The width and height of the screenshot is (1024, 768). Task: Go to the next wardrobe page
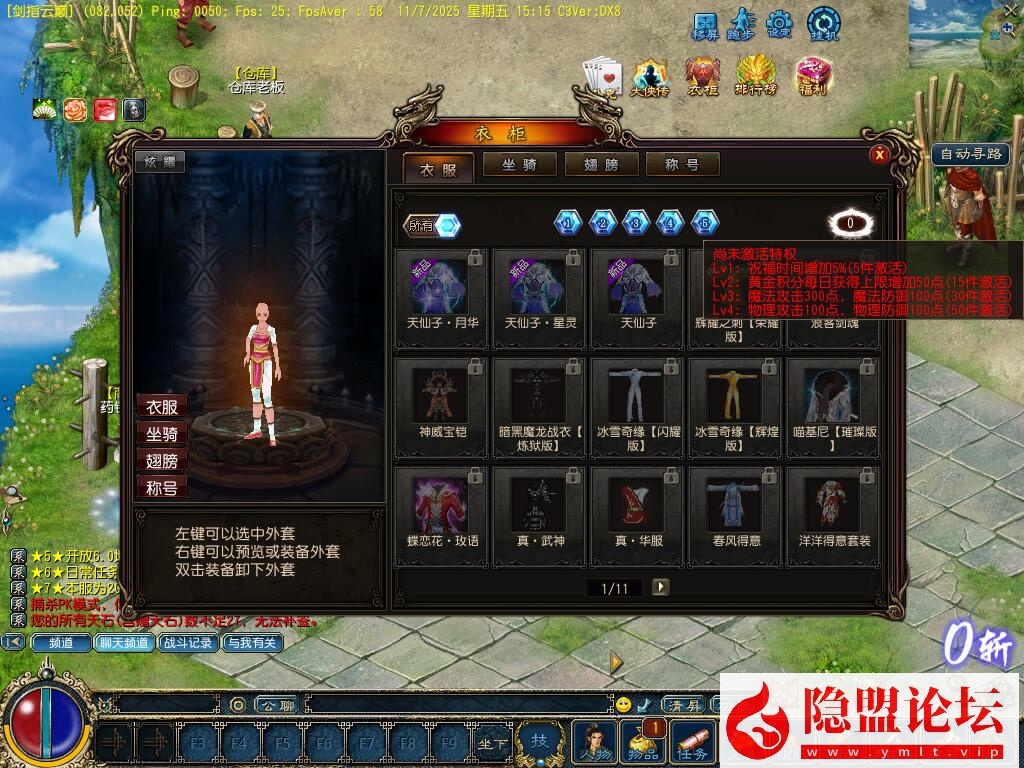pos(660,588)
